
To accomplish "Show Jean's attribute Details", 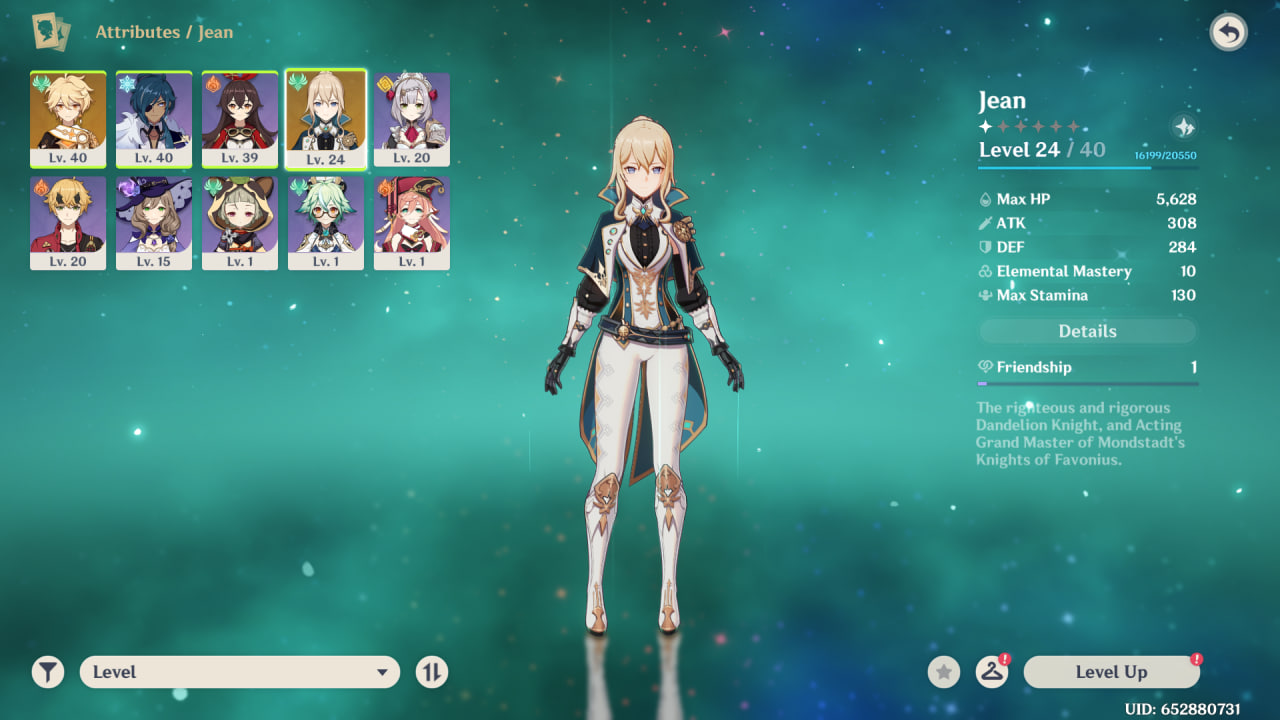I will click(x=1087, y=331).
